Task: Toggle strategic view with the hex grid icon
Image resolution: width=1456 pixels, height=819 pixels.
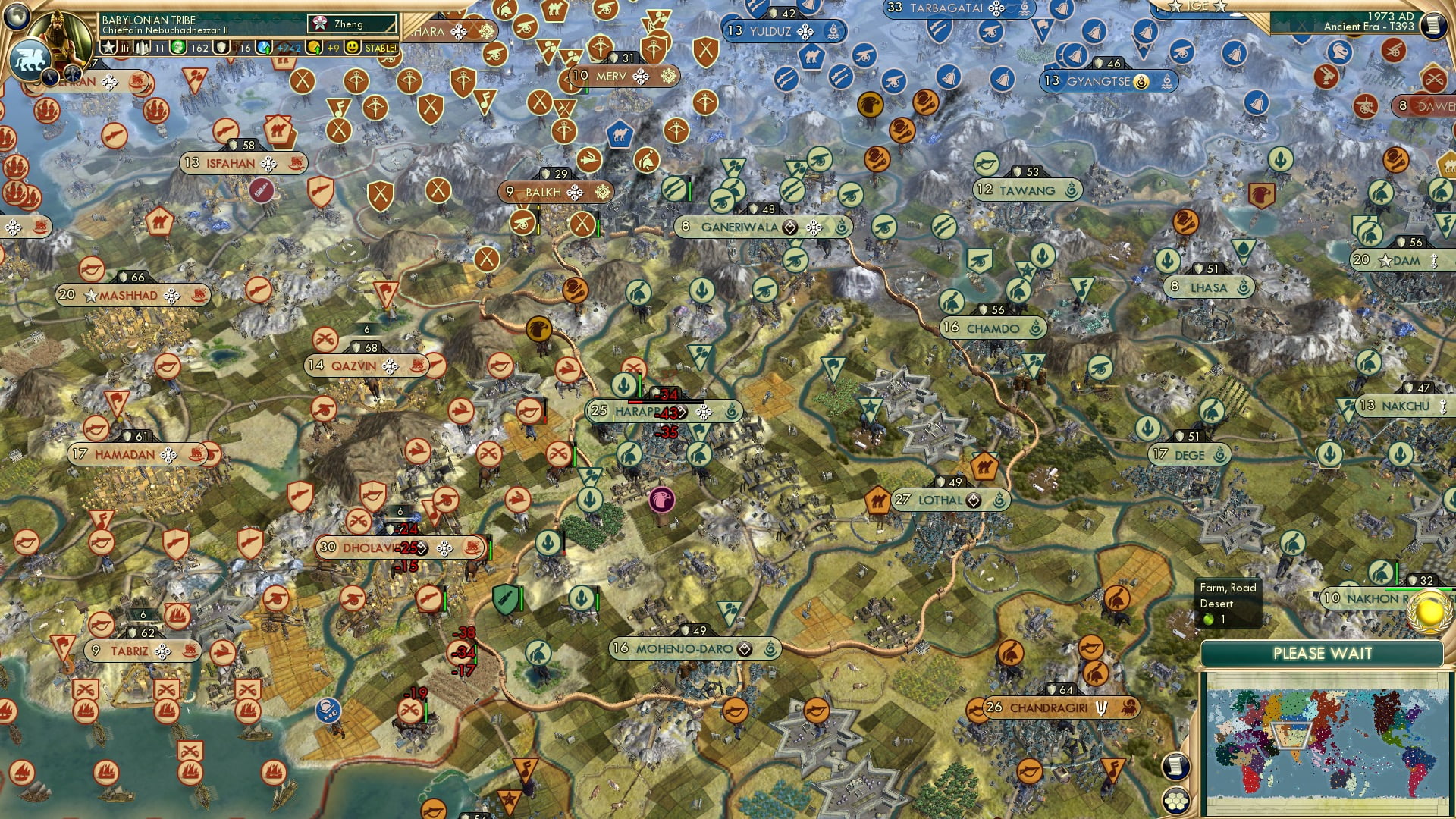Action: point(1177,801)
